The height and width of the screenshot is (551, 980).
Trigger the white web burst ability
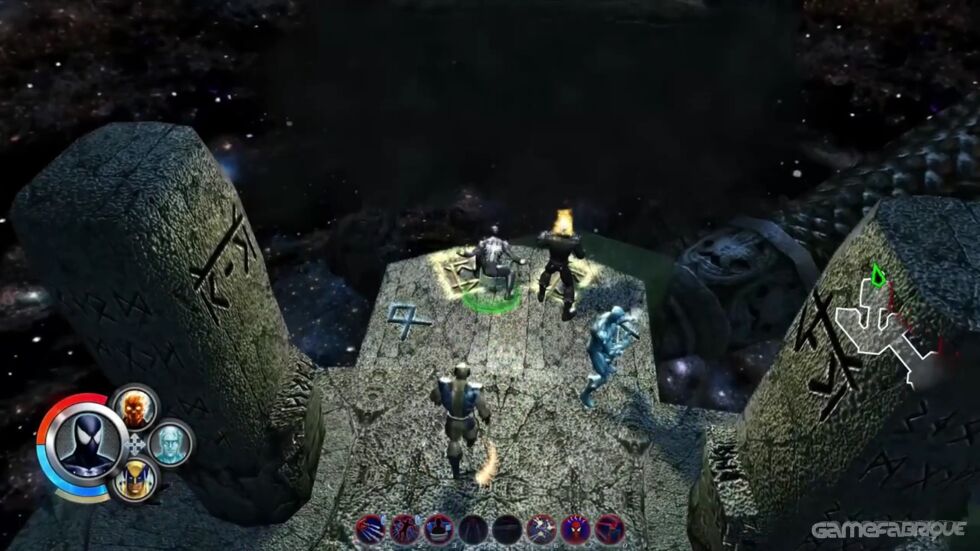(x=541, y=528)
